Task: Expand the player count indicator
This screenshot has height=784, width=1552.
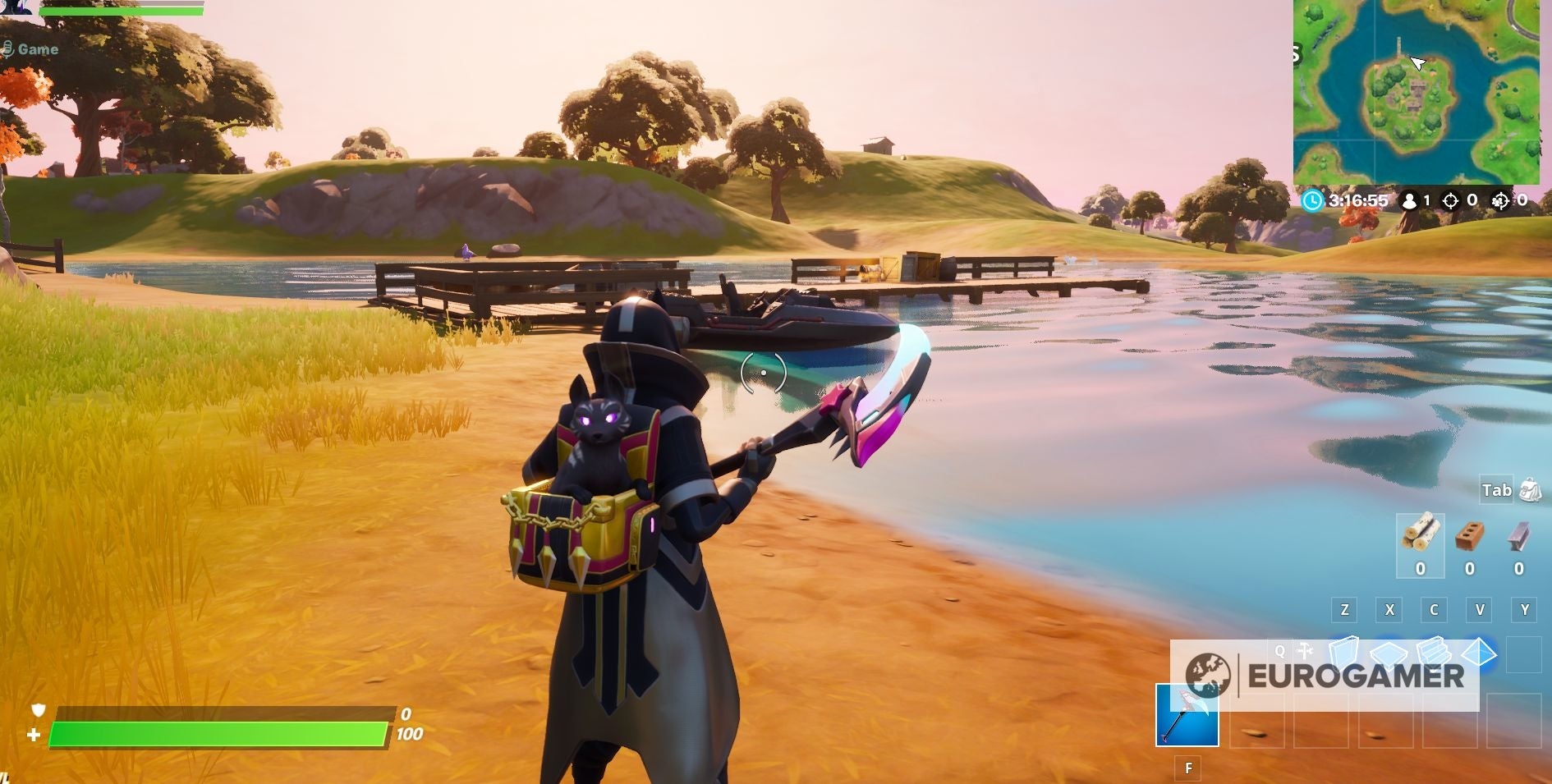Action: click(x=1410, y=200)
